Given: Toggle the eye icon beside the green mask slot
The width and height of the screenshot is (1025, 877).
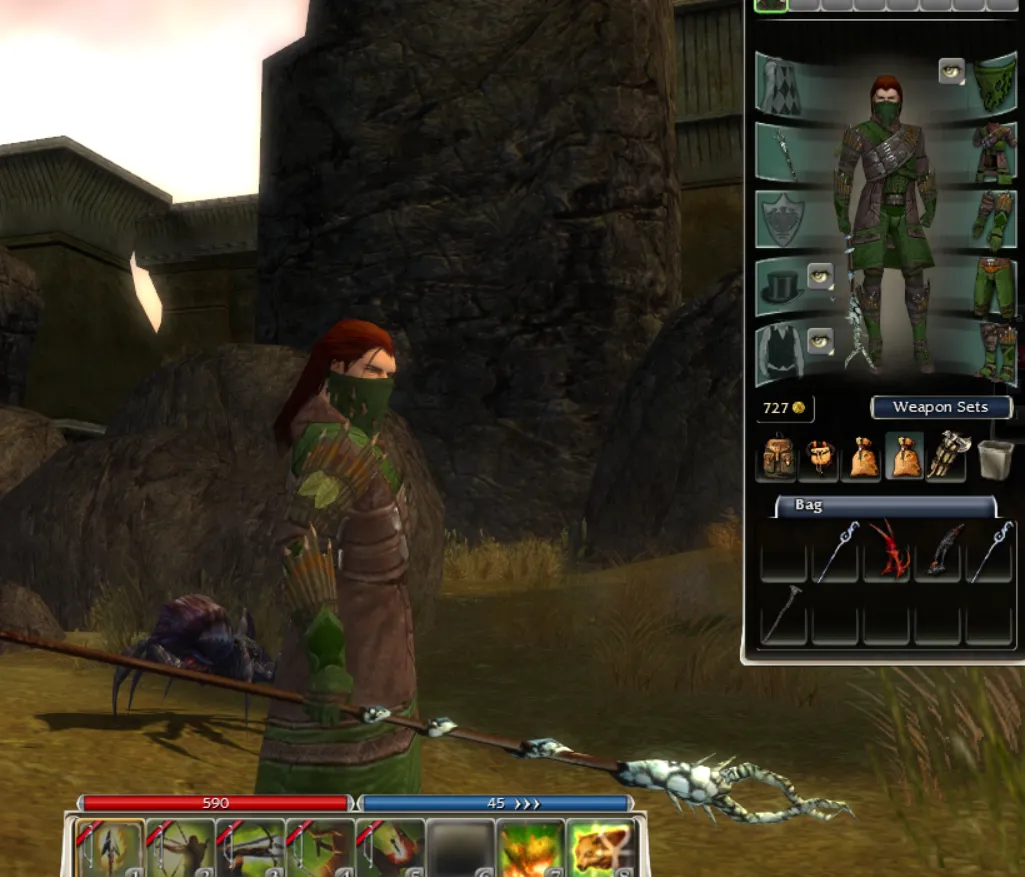Looking at the screenshot, I should (951, 71).
